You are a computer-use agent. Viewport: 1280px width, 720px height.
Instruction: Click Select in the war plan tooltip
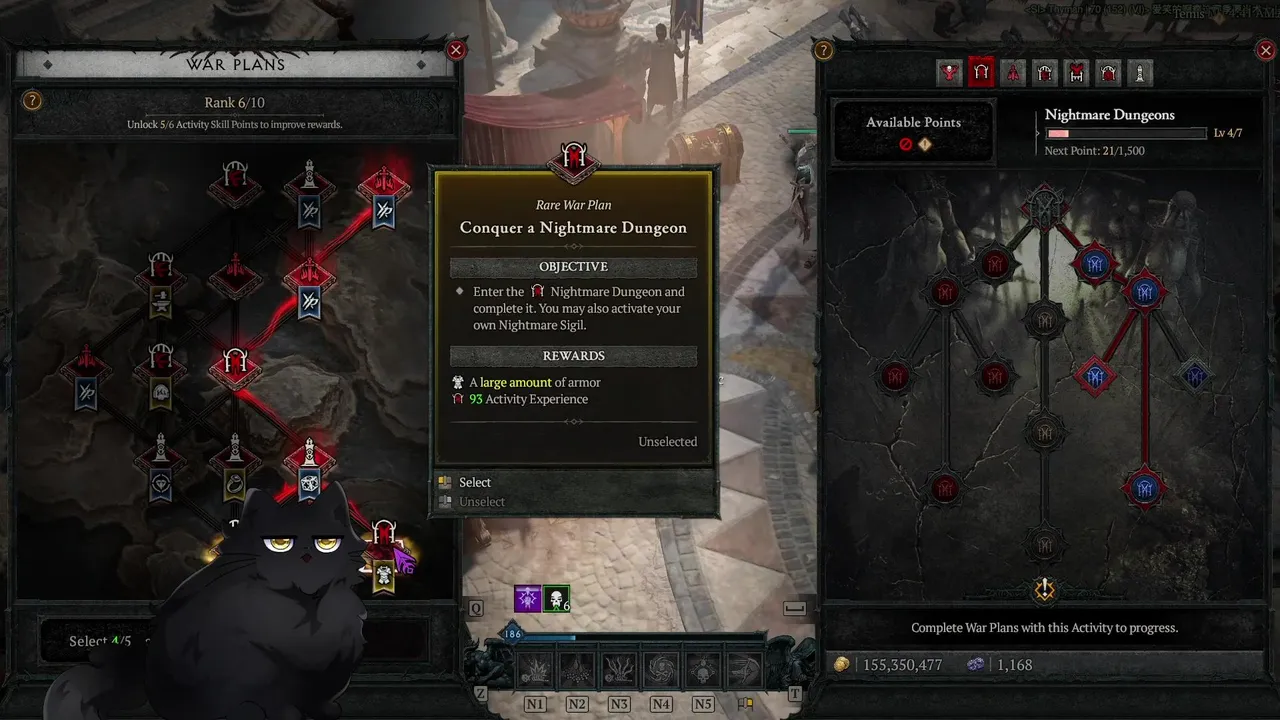pyautogui.click(x=475, y=482)
